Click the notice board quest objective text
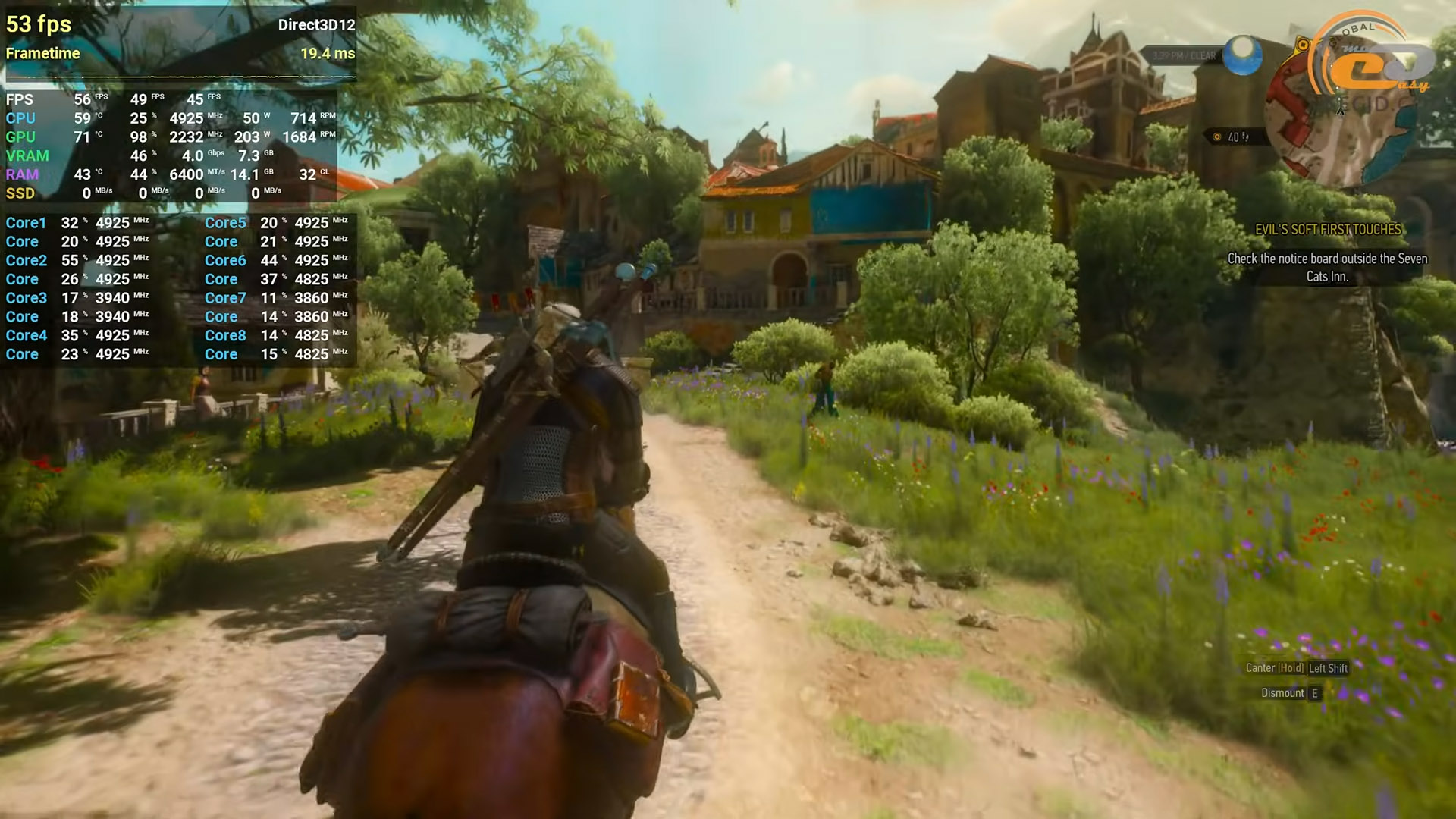Viewport: 1456px width, 819px height. (1327, 268)
